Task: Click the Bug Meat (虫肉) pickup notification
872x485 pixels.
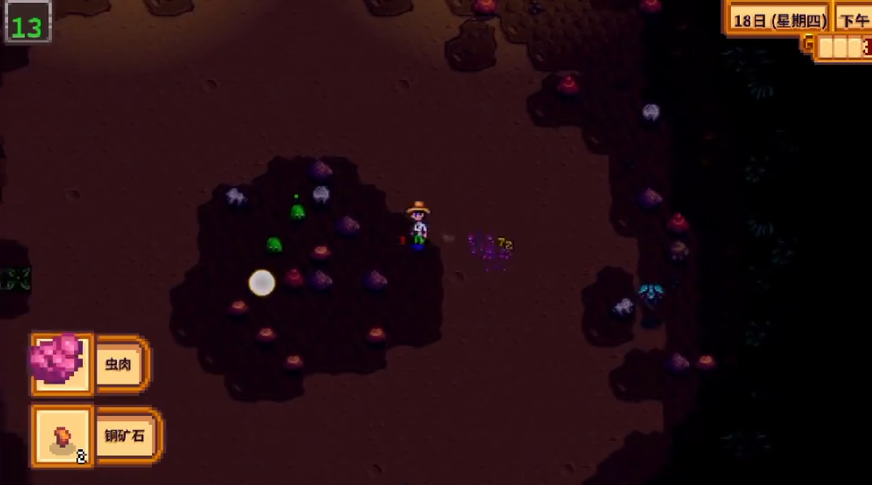Action: pyautogui.click(x=90, y=364)
